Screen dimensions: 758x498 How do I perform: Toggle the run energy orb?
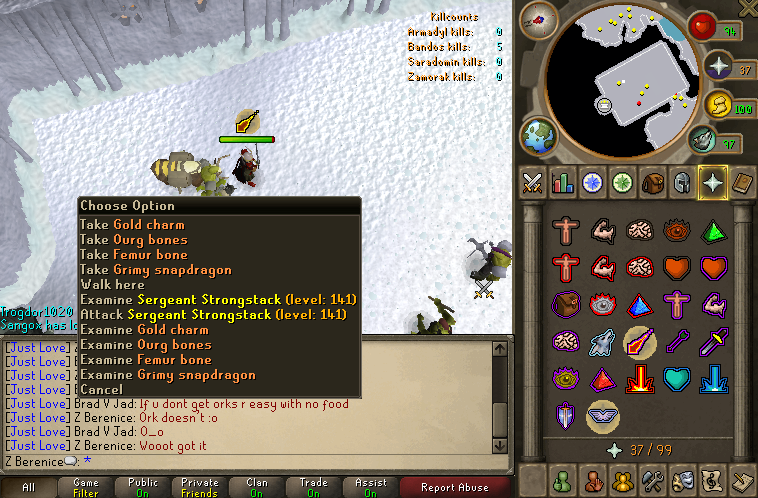718,104
